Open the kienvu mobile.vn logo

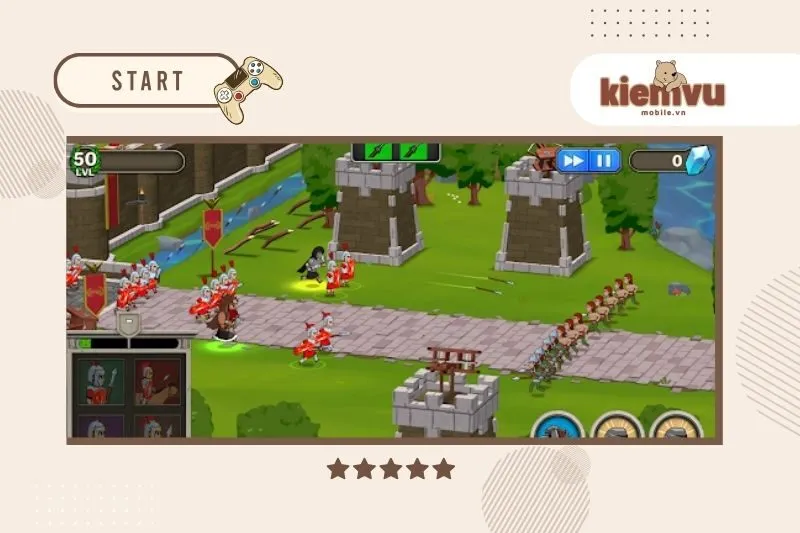pyautogui.click(x=662, y=88)
